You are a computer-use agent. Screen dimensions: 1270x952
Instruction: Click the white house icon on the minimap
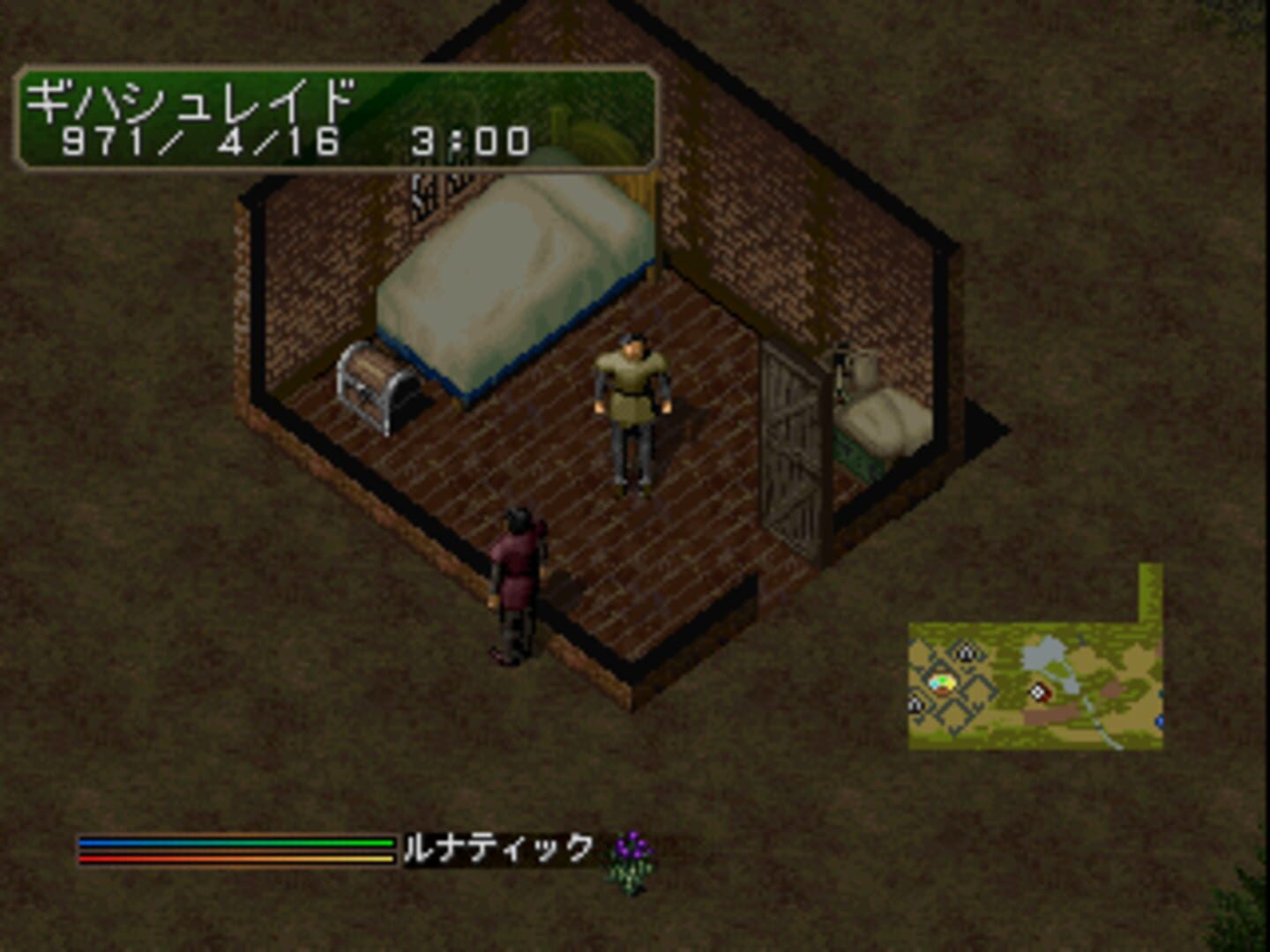967,652
